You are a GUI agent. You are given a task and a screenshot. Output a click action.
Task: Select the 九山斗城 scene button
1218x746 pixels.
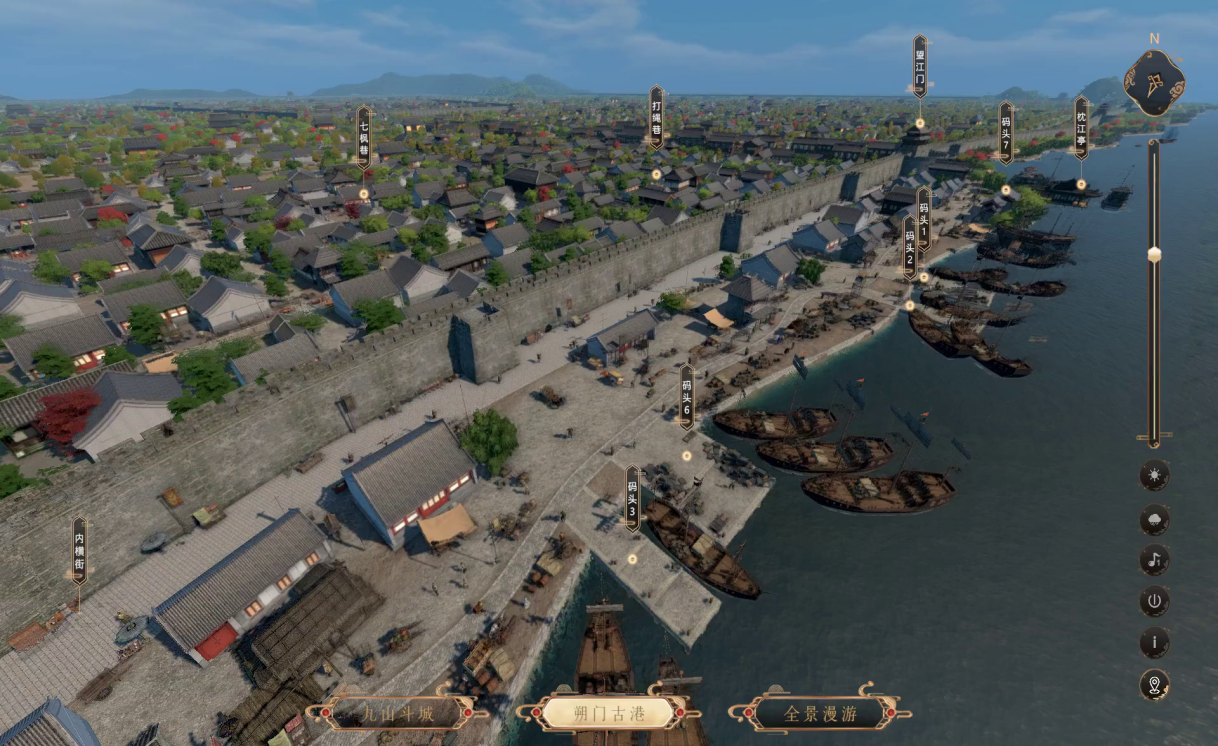point(398,713)
